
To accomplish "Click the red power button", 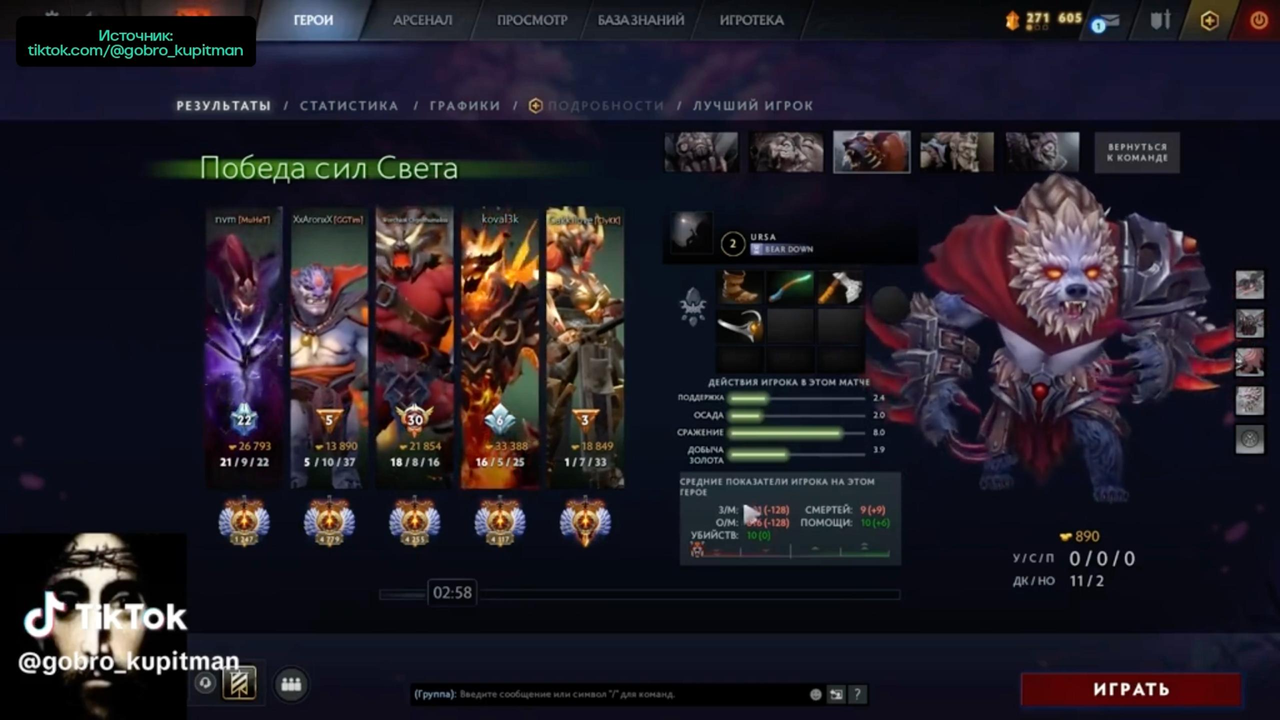I will point(1259,20).
